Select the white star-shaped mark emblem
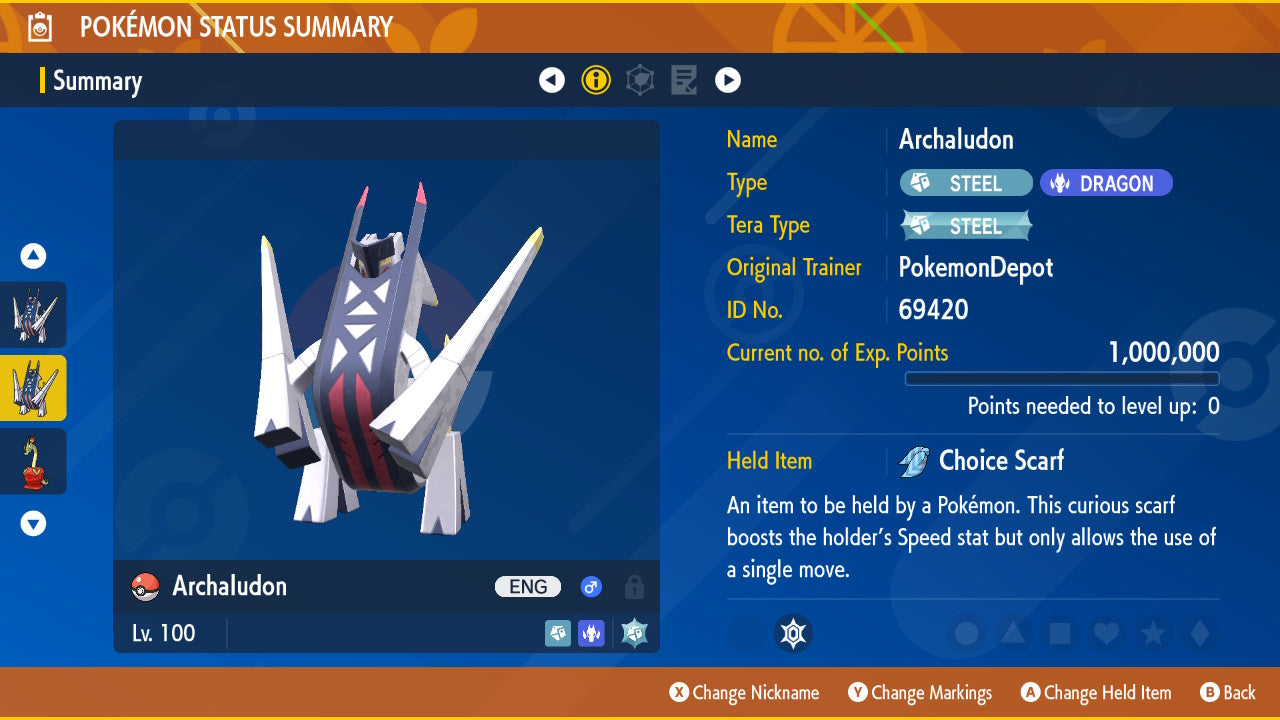 793,633
